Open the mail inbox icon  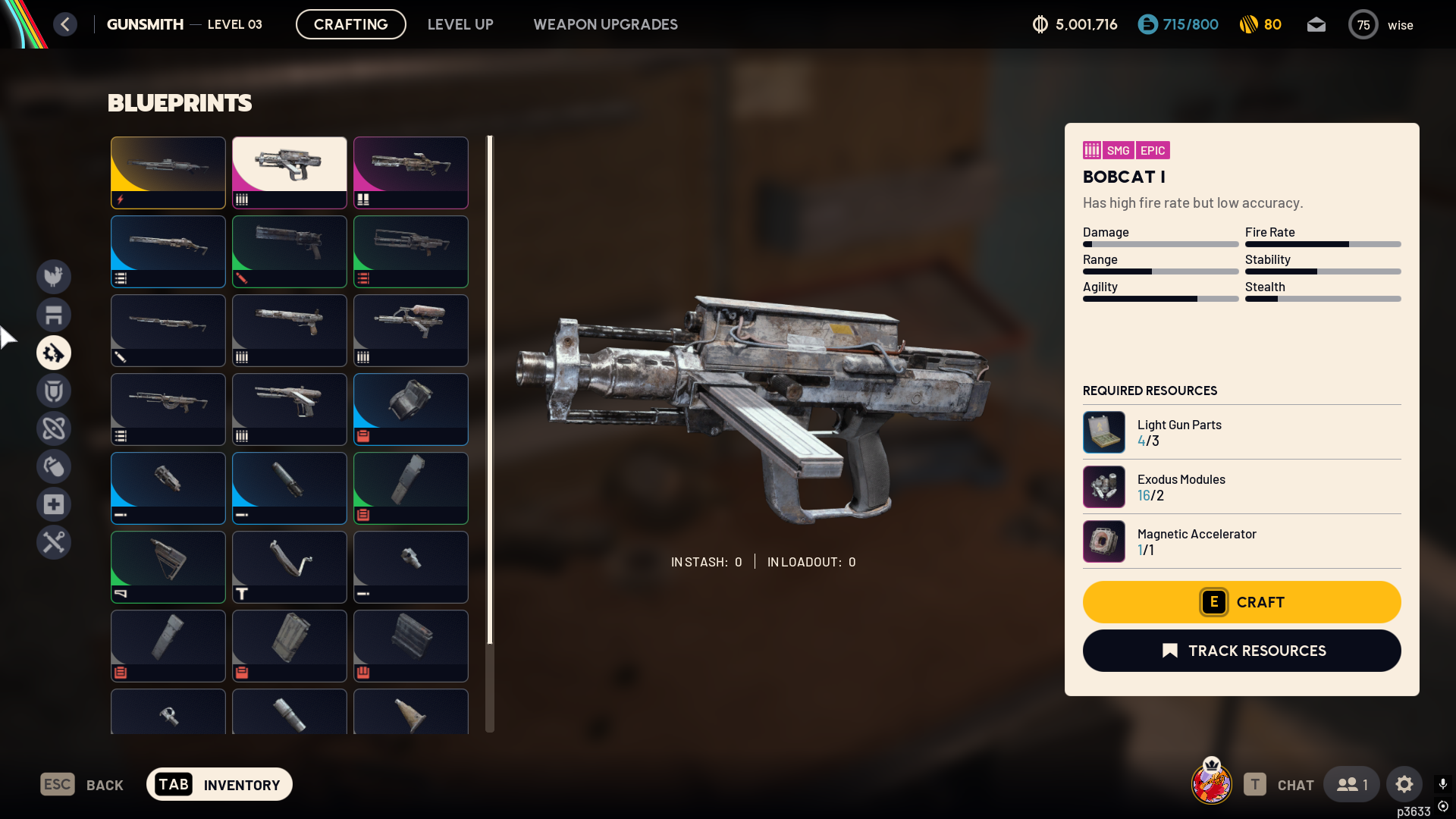(x=1316, y=24)
